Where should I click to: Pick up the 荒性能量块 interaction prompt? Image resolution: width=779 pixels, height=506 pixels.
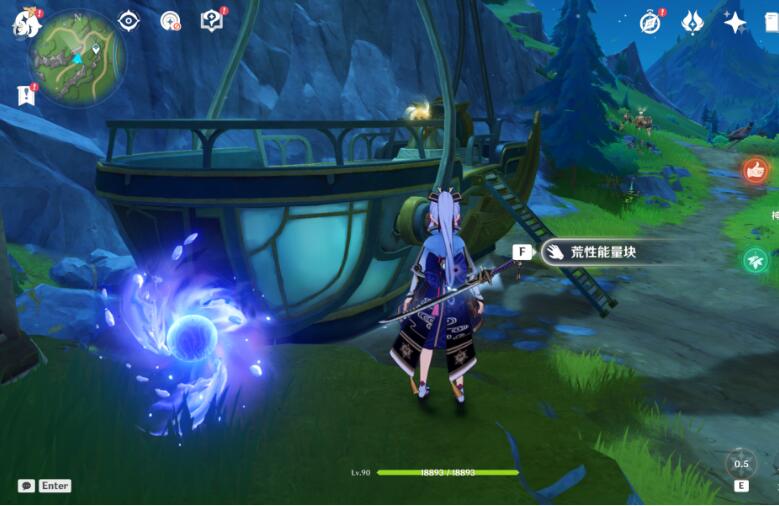[588, 253]
